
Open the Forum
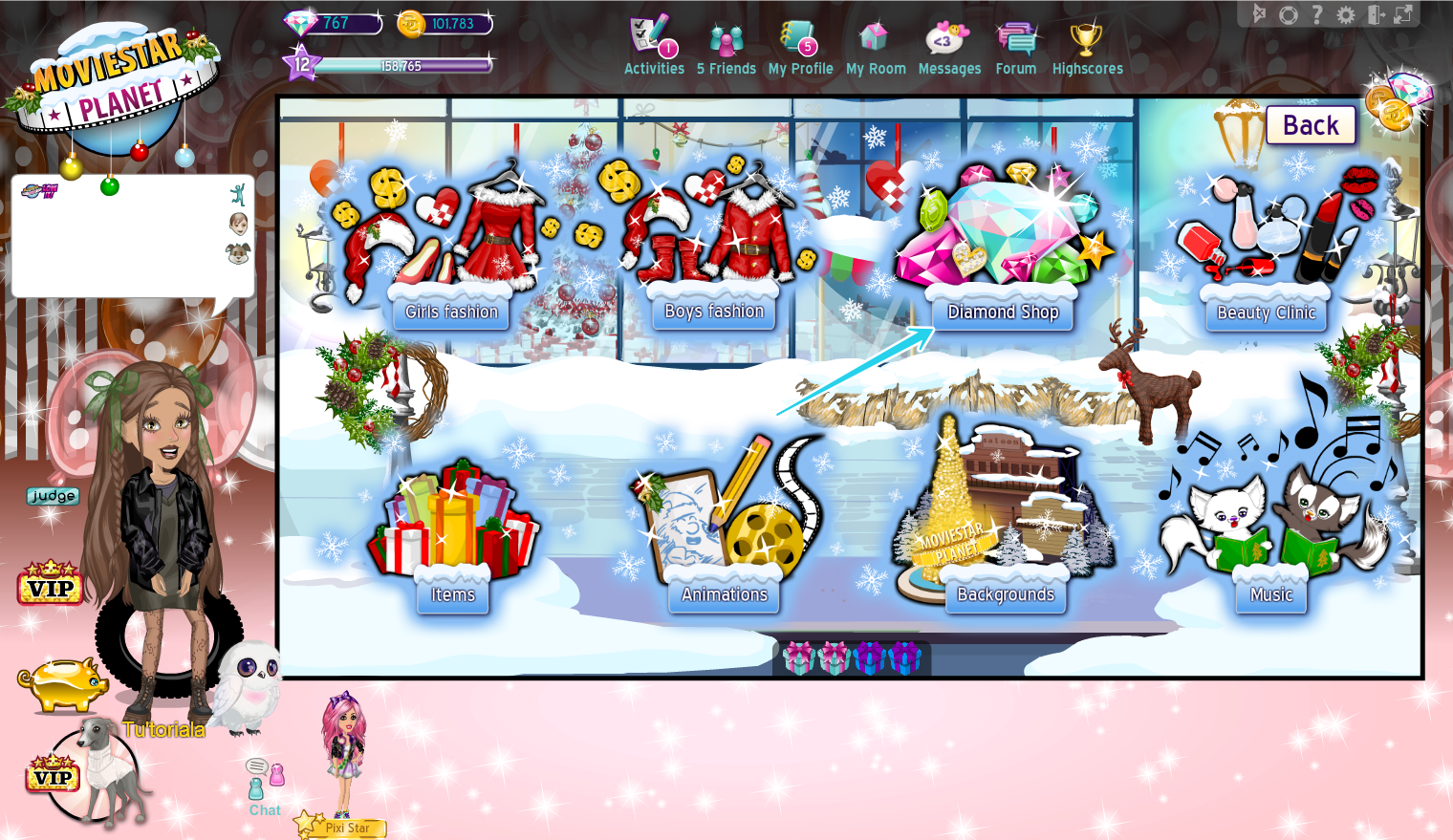coord(1015,45)
